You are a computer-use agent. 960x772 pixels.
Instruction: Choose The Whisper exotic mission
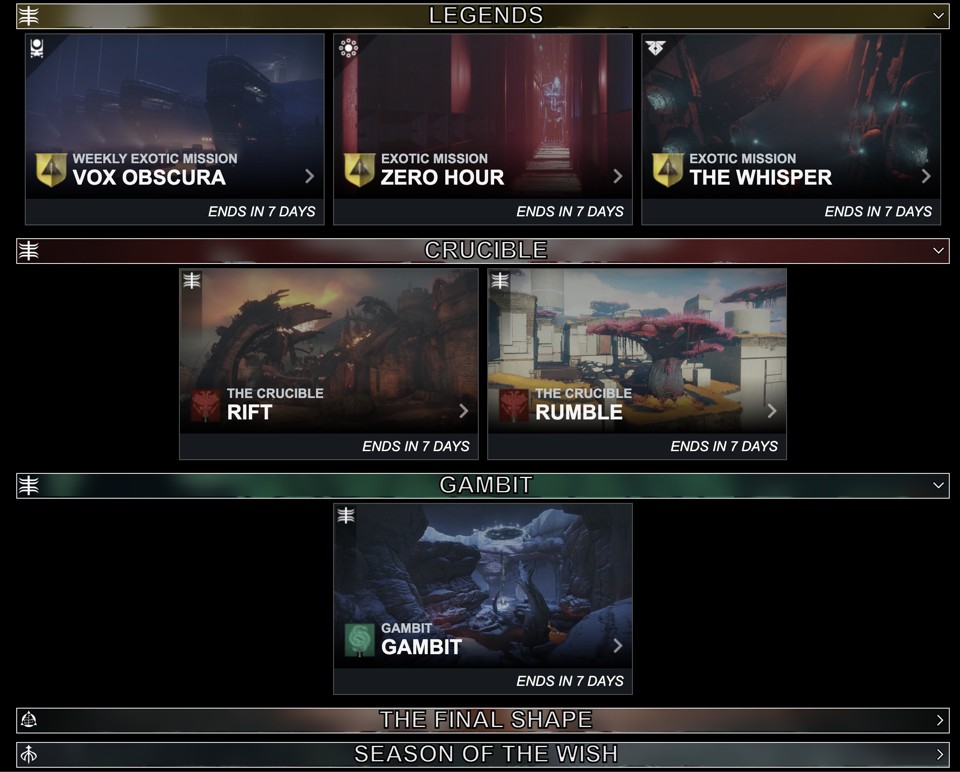click(791, 129)
